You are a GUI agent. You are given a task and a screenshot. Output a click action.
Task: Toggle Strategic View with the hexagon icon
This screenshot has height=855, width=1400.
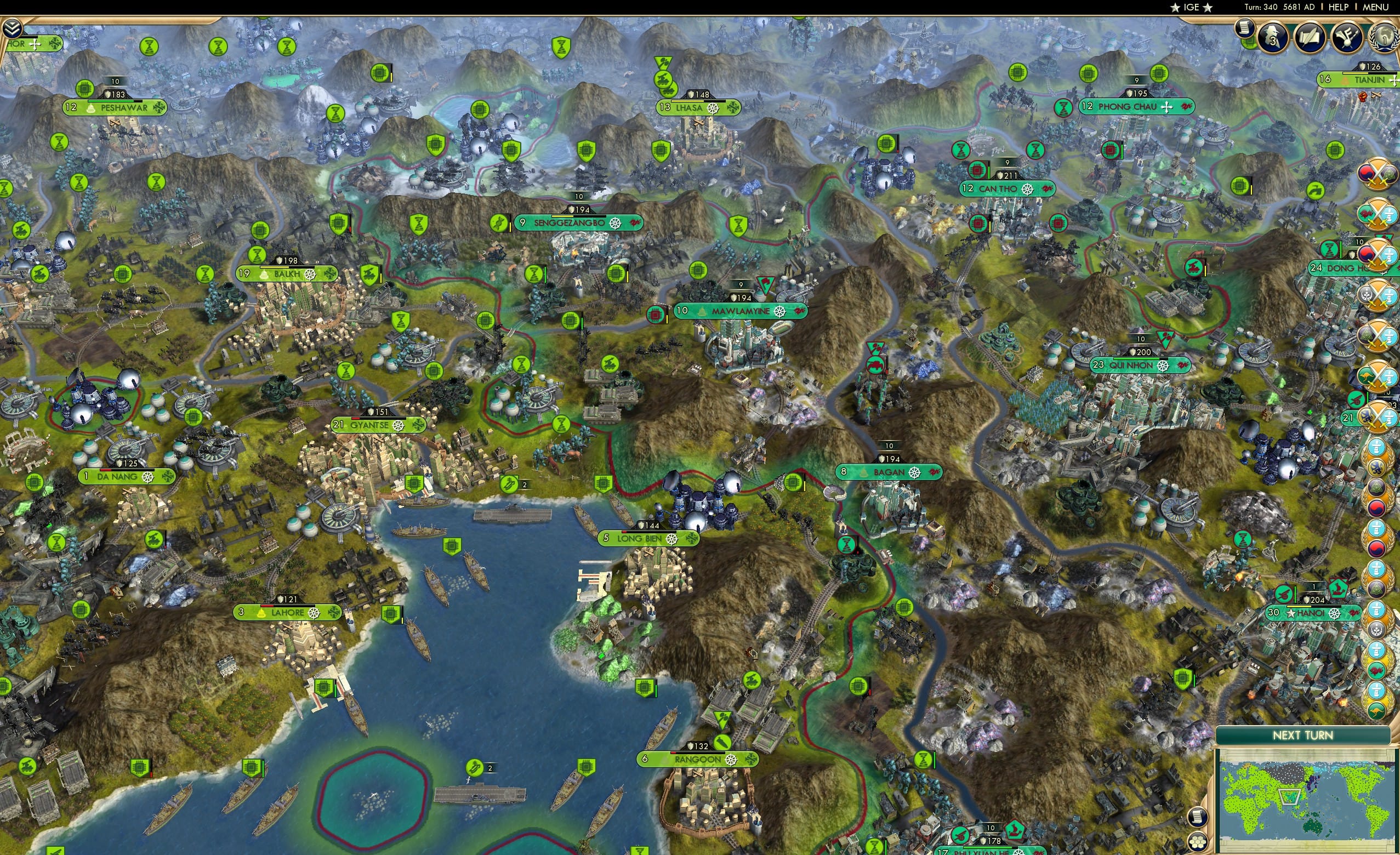click(x=1197, y=842)
